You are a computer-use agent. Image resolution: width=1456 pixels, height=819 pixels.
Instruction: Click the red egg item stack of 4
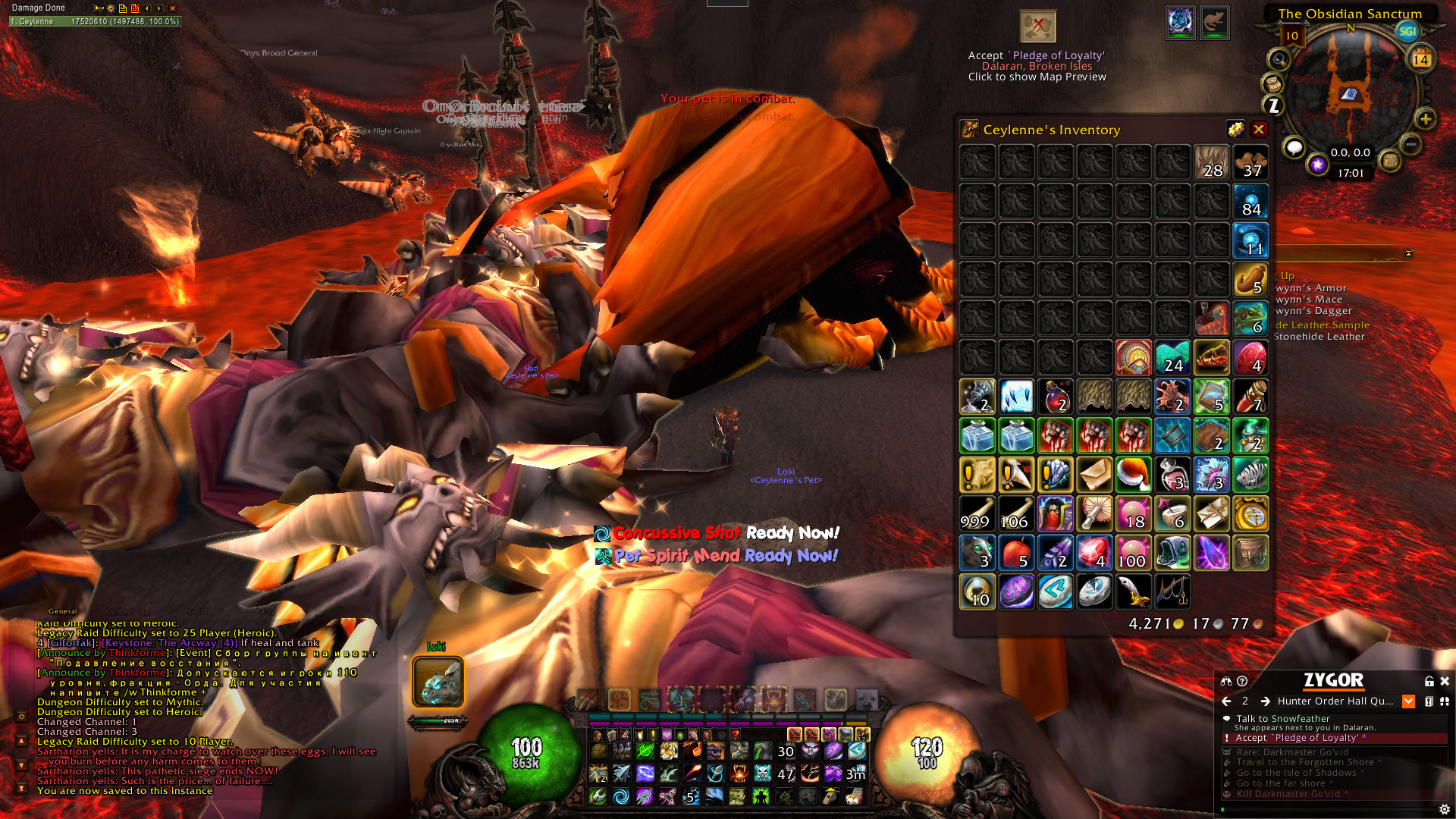pos(1250,358)
